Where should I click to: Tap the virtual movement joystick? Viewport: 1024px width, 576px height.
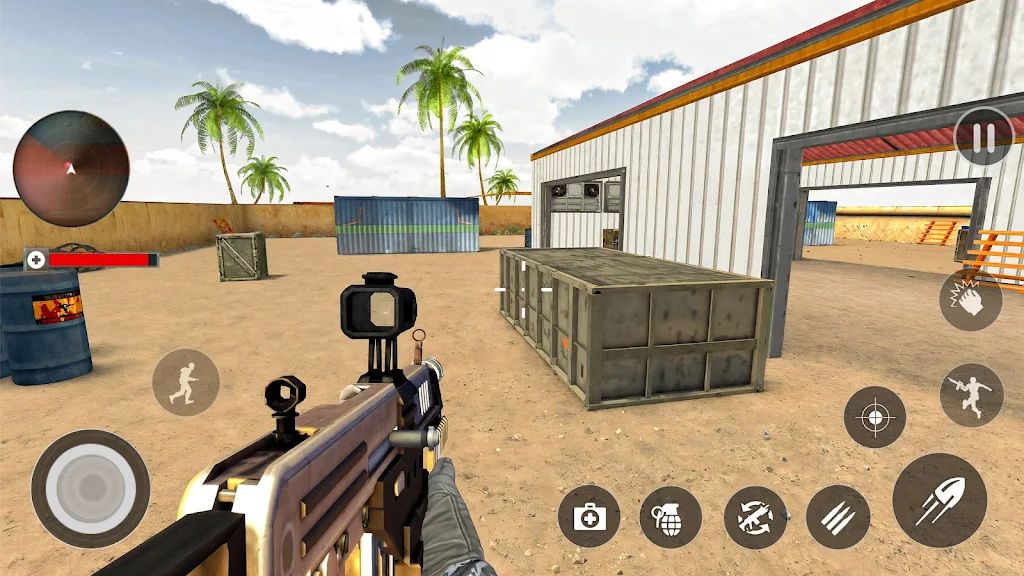coord(90,489)
